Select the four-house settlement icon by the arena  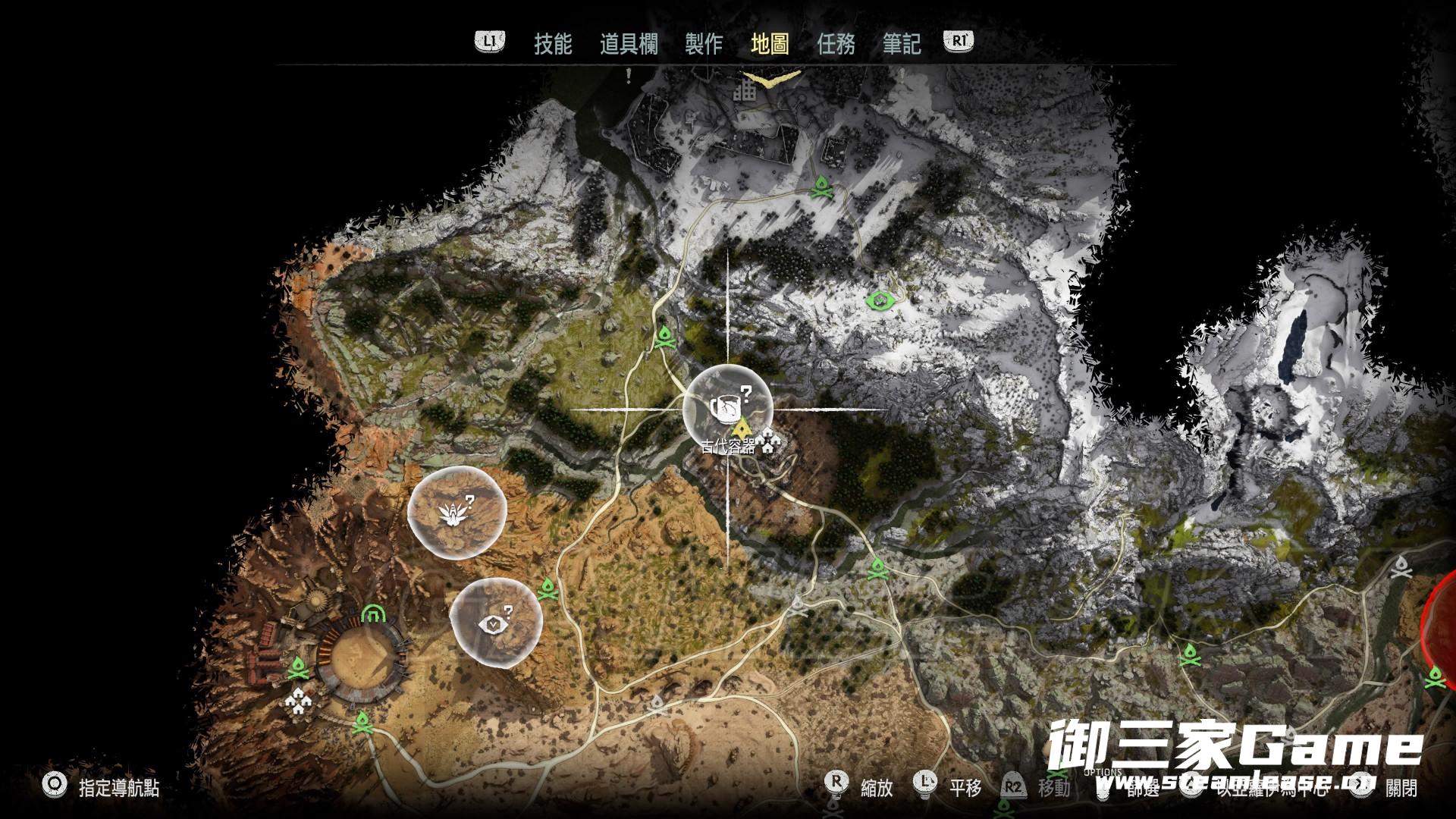[x=299, y=702]
